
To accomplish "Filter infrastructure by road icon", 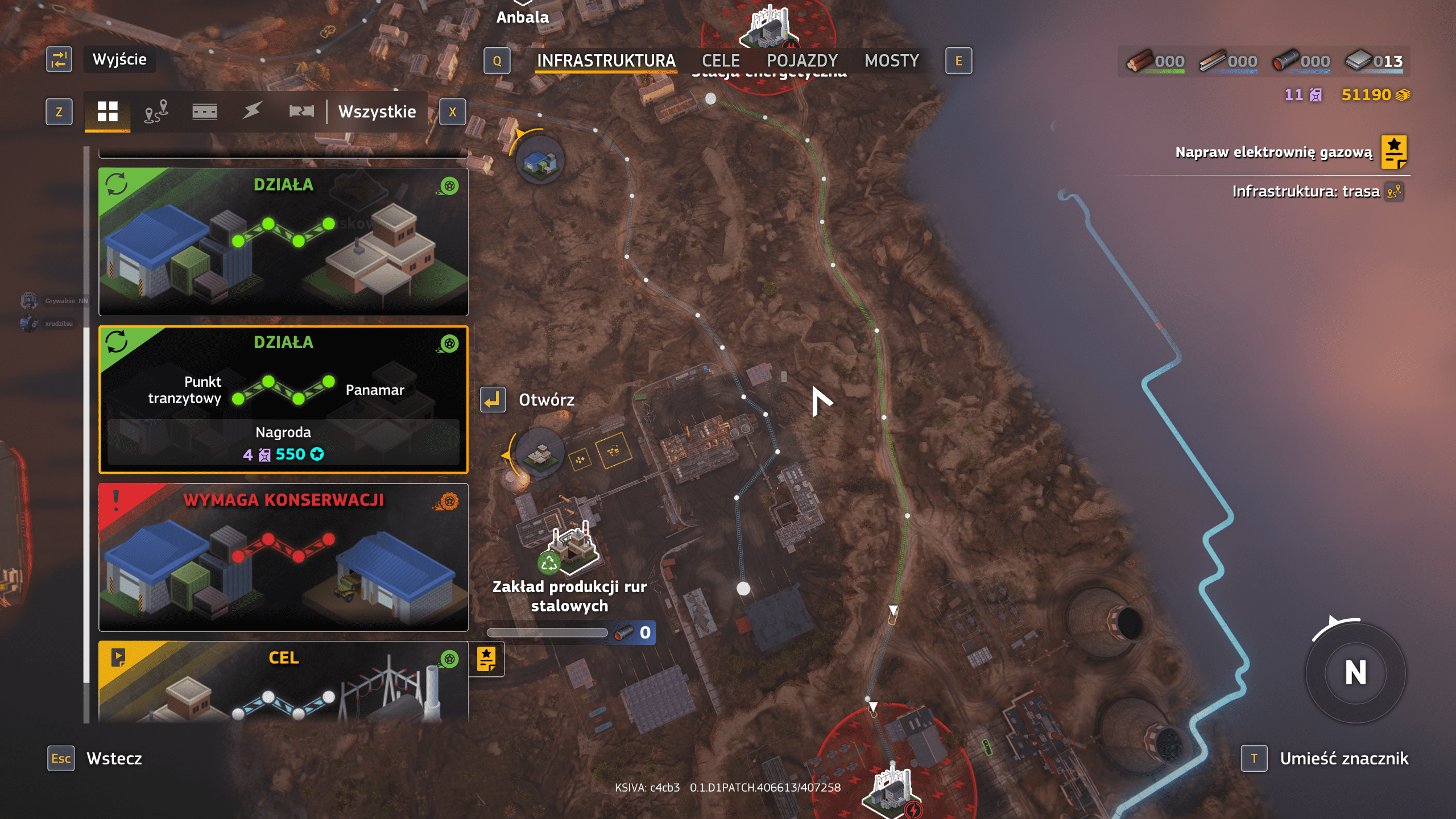I will click(204, 111).
